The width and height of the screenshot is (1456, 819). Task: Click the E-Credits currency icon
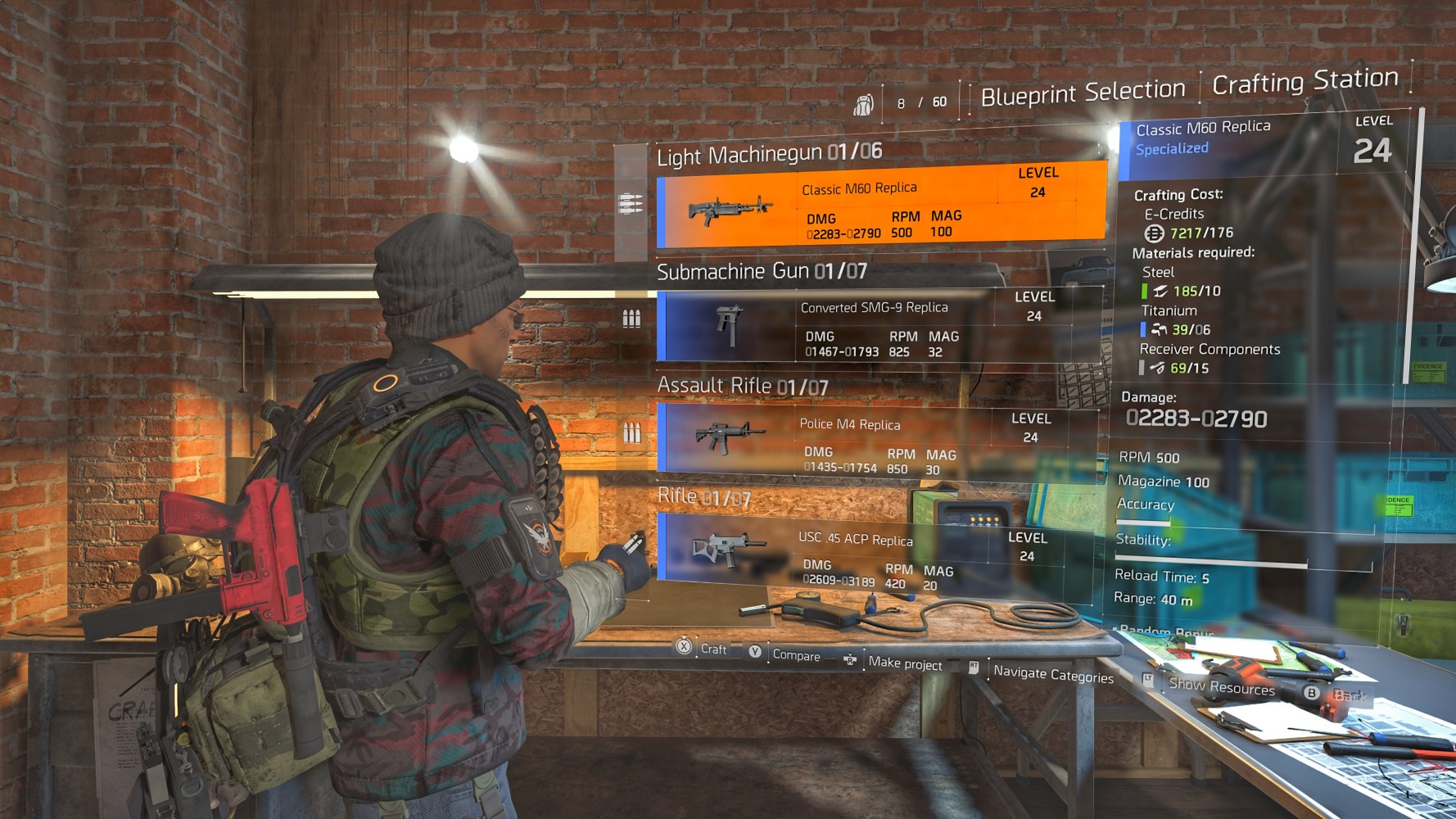pos(1152,233)
